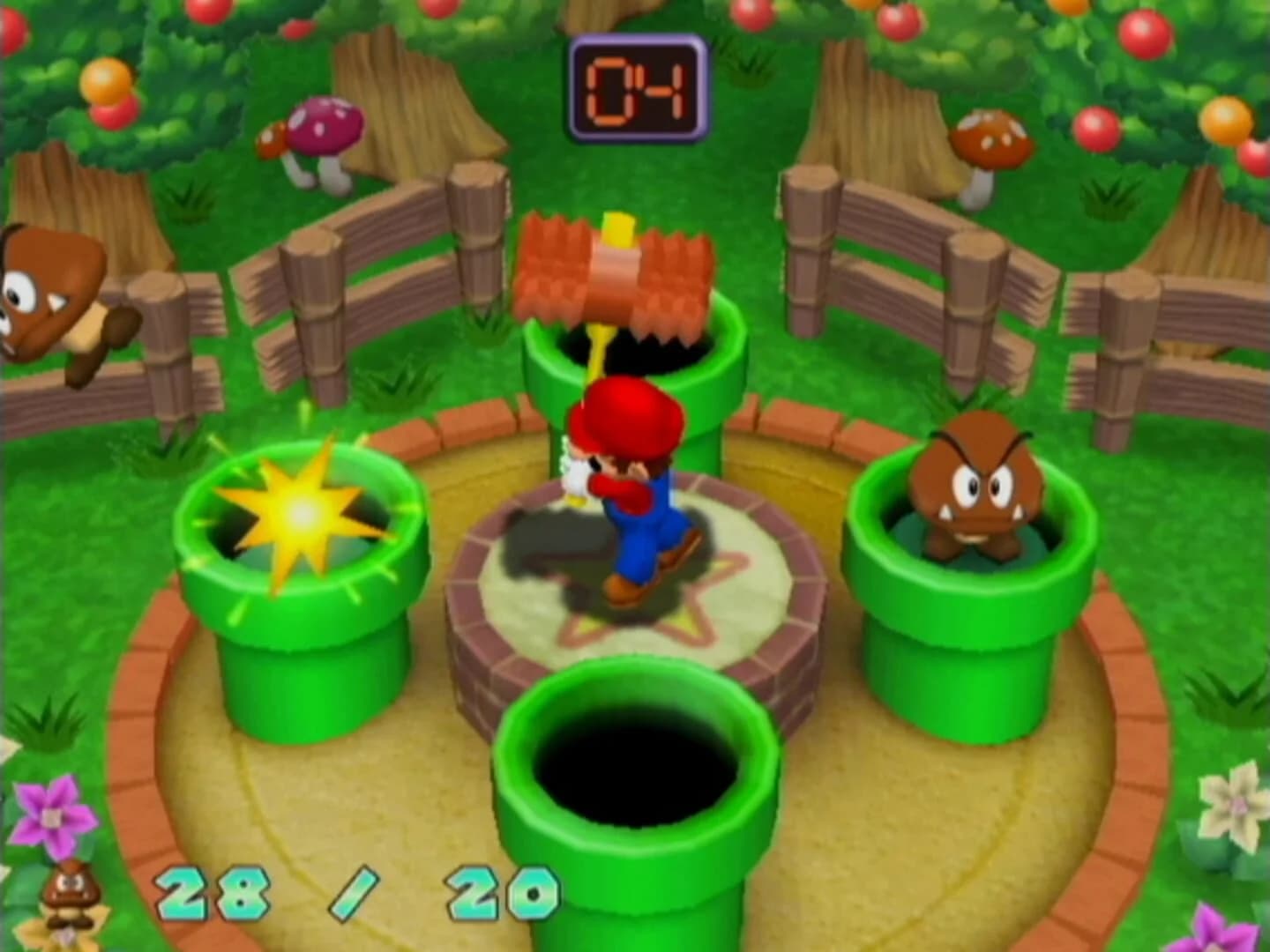
Task: Toggle the brown mushroom near the top right
Action: click(x=988, y=141)
